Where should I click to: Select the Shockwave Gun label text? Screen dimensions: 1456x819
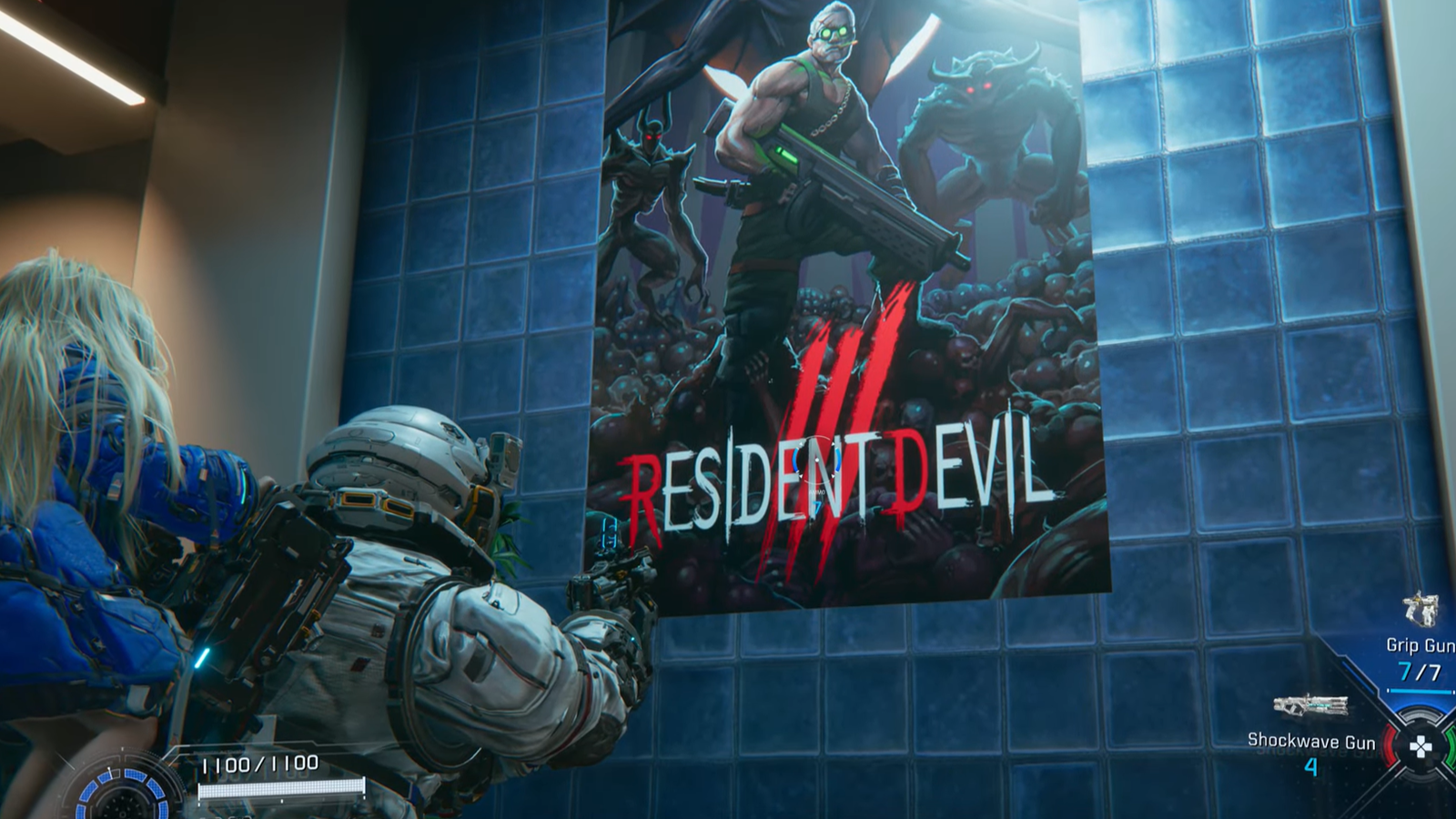click(x=1312, y=742)
